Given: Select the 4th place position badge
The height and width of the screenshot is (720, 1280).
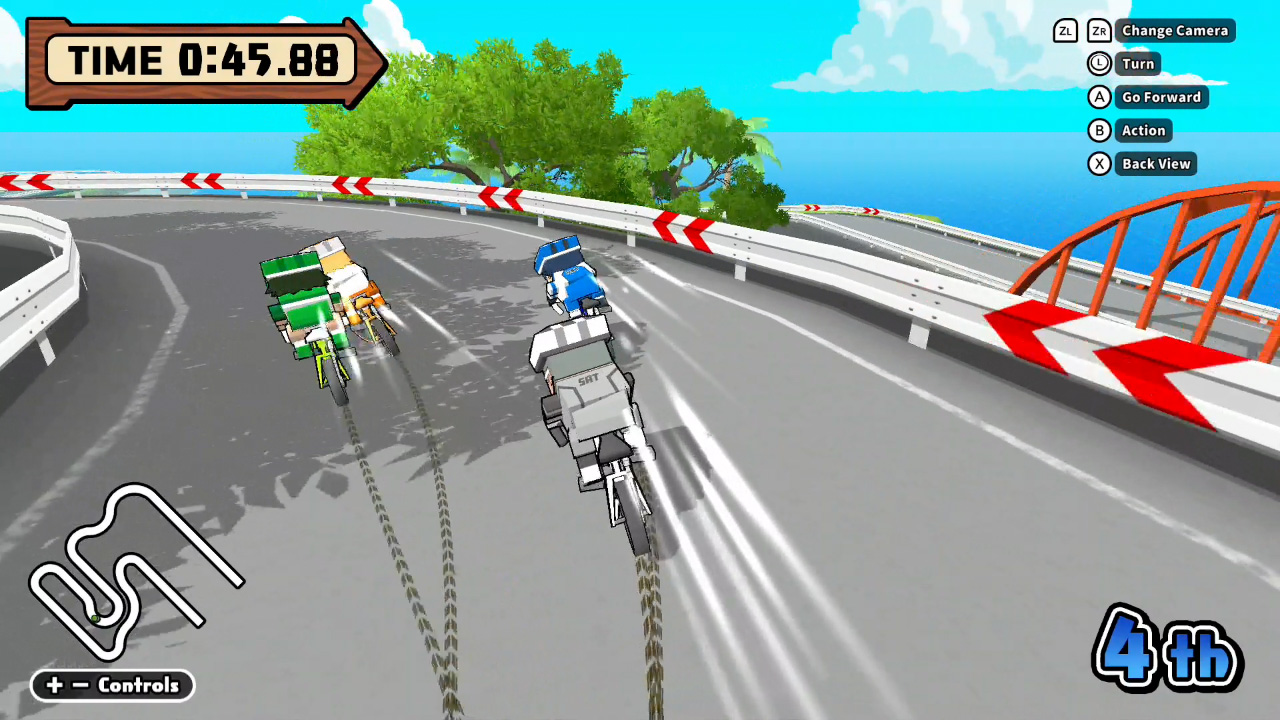Looking at the screenshot, I should [x=1165, y=648].
